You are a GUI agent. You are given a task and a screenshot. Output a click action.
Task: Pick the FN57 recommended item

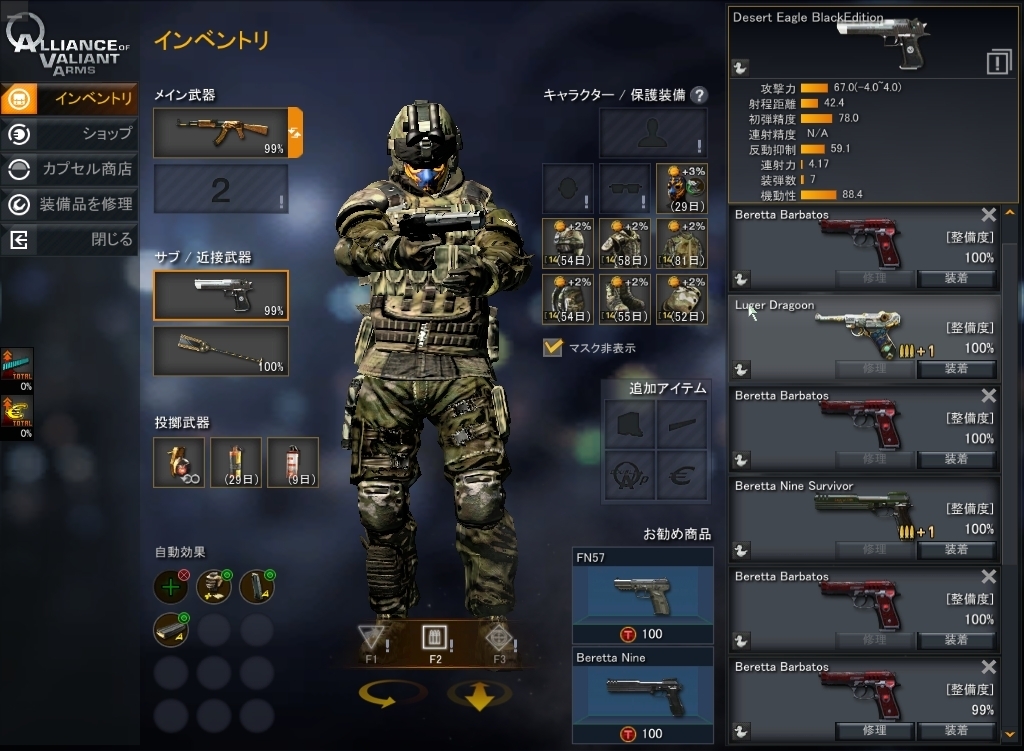[x=643, y=595]
